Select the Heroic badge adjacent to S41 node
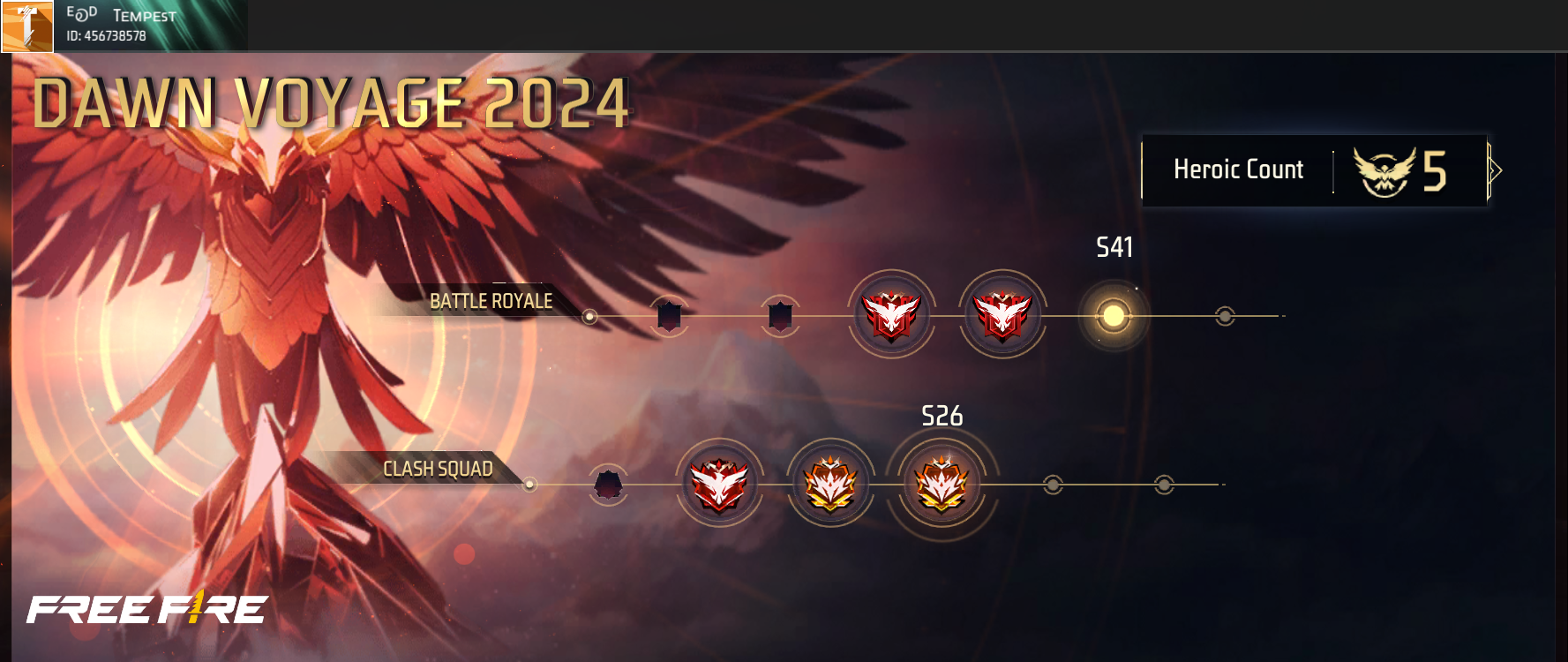Screen dimensions: 1568x662 pyautogui.click(x=1002, y=315)
